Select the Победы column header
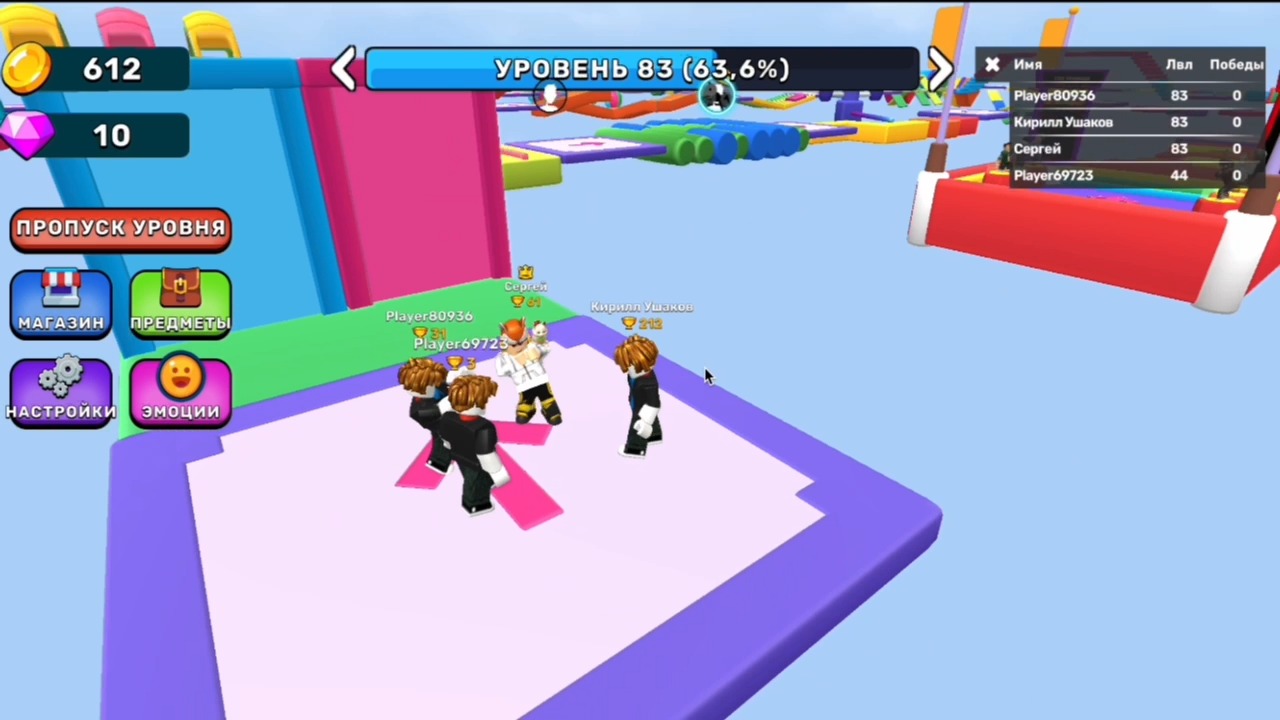 coord(1237,64)
